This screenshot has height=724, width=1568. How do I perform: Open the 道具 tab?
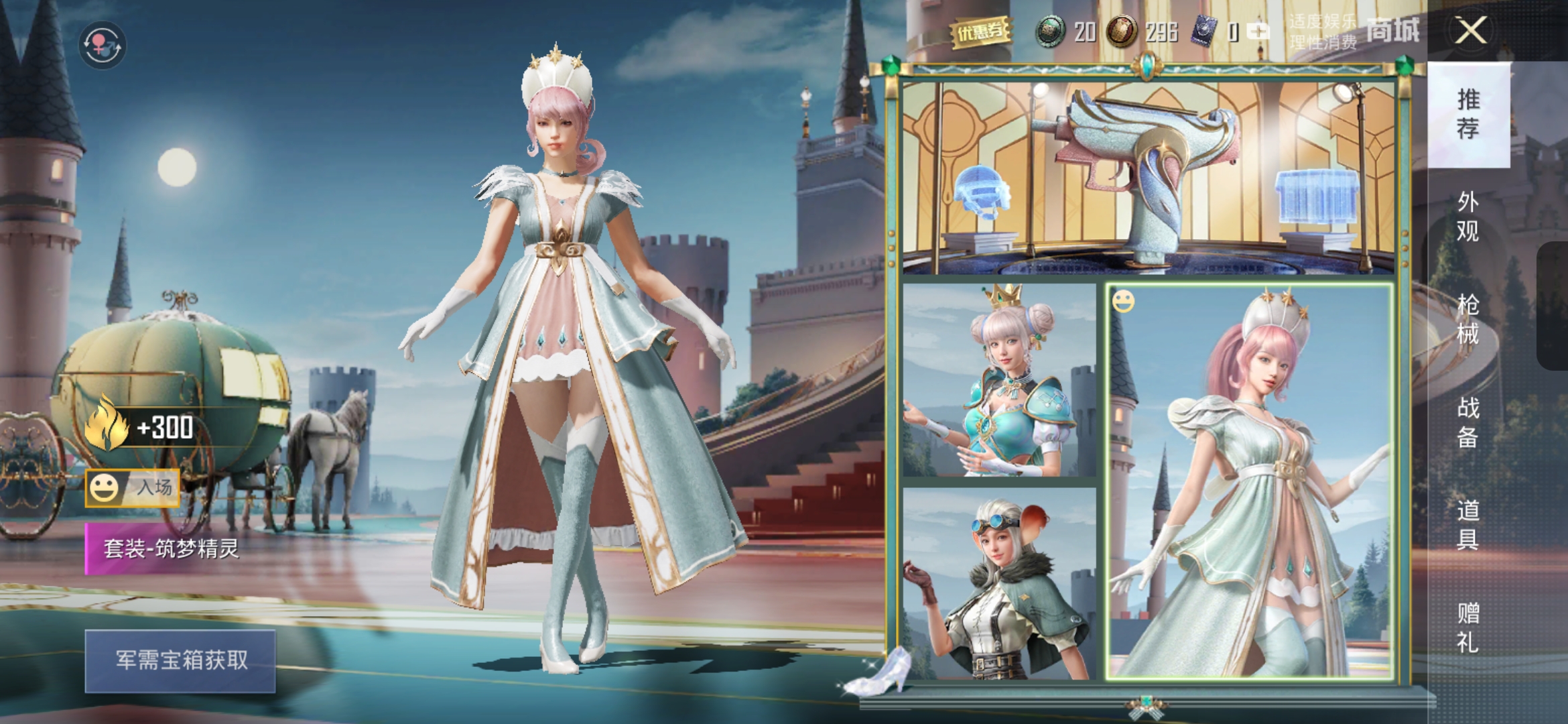coord(1468,524)
